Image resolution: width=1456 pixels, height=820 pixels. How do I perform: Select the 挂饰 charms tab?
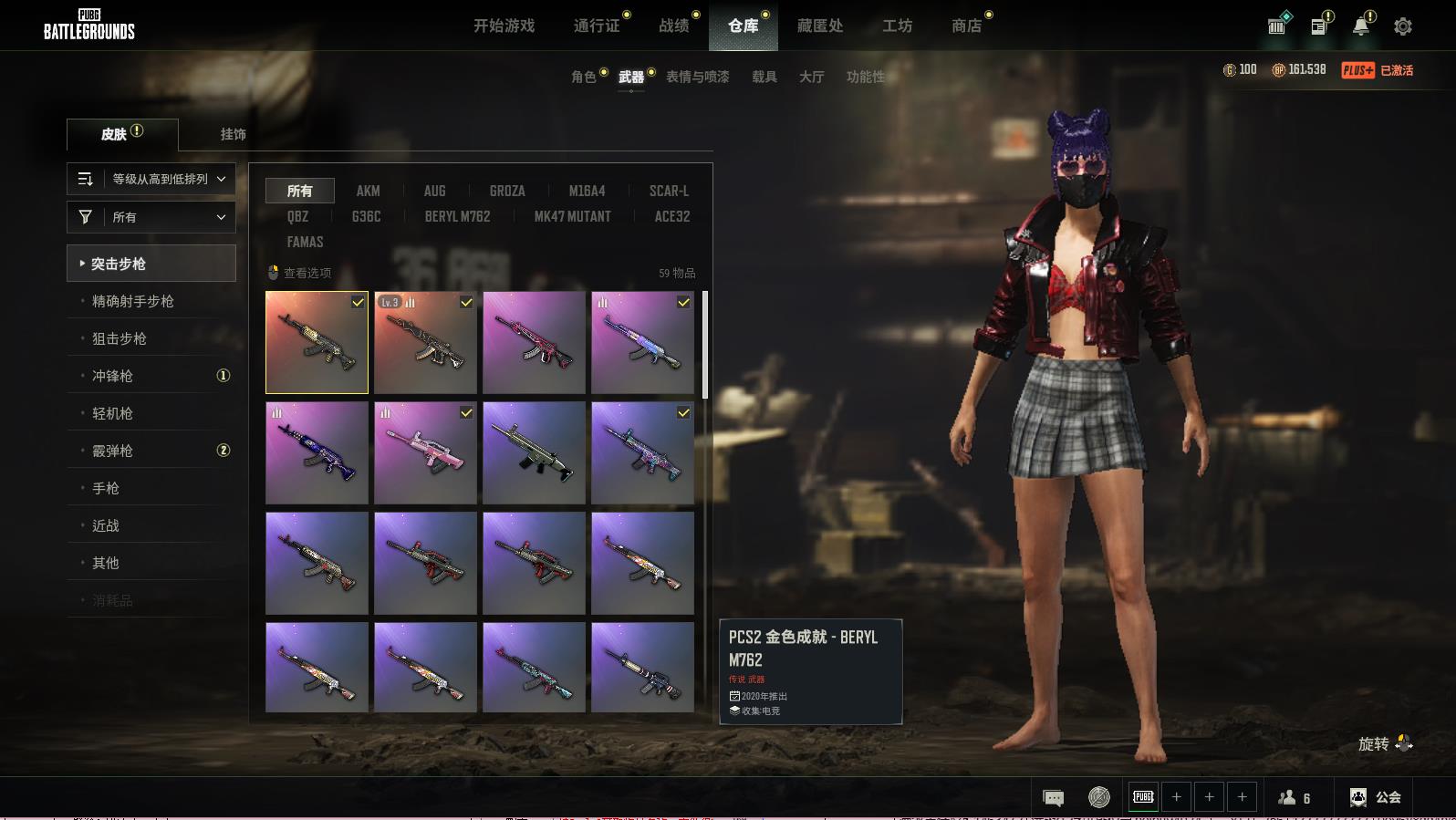click(233, 134)
